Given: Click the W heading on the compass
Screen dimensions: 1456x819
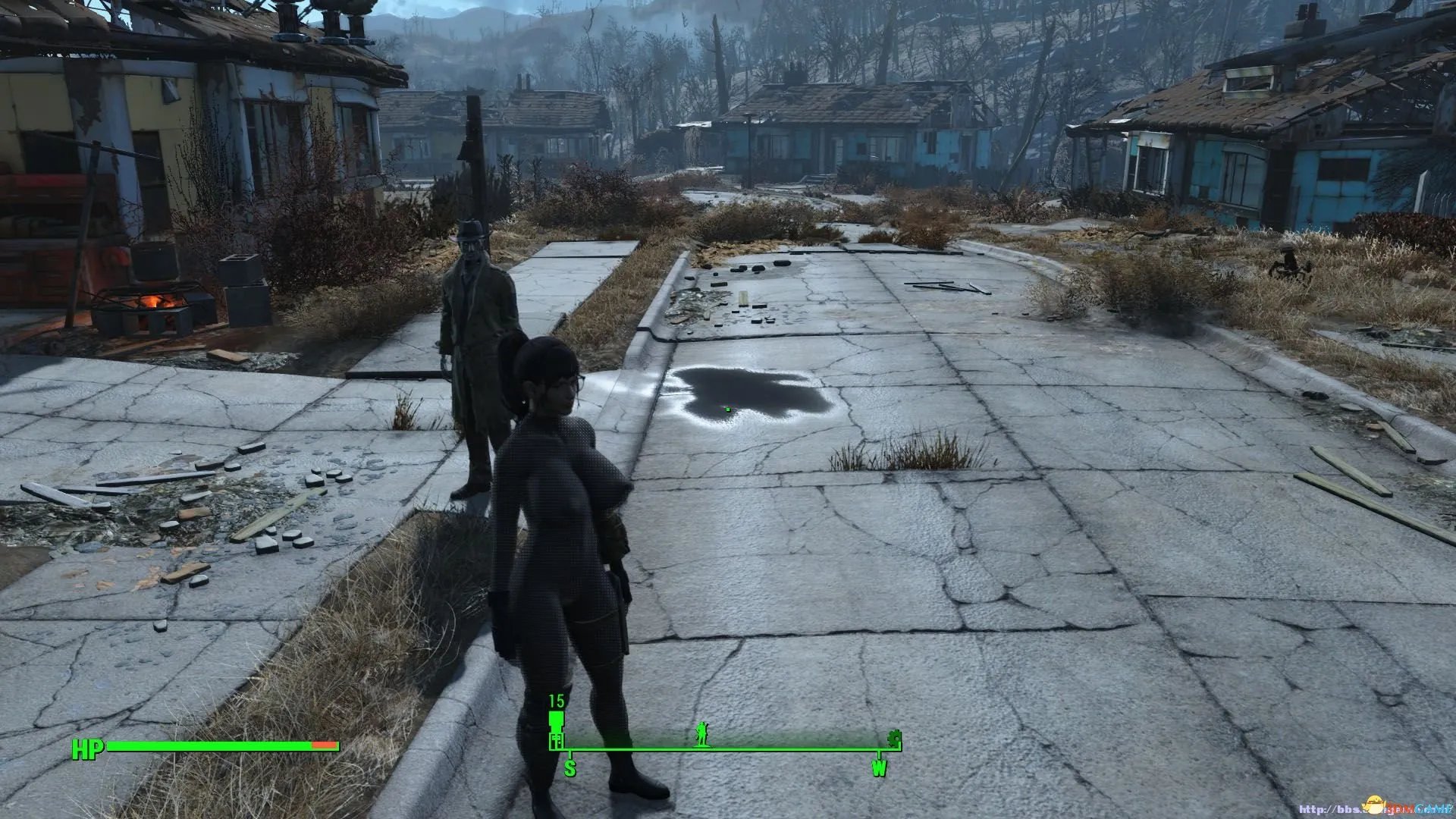Looking at the screenshot, I should click(x=879, y=768).
